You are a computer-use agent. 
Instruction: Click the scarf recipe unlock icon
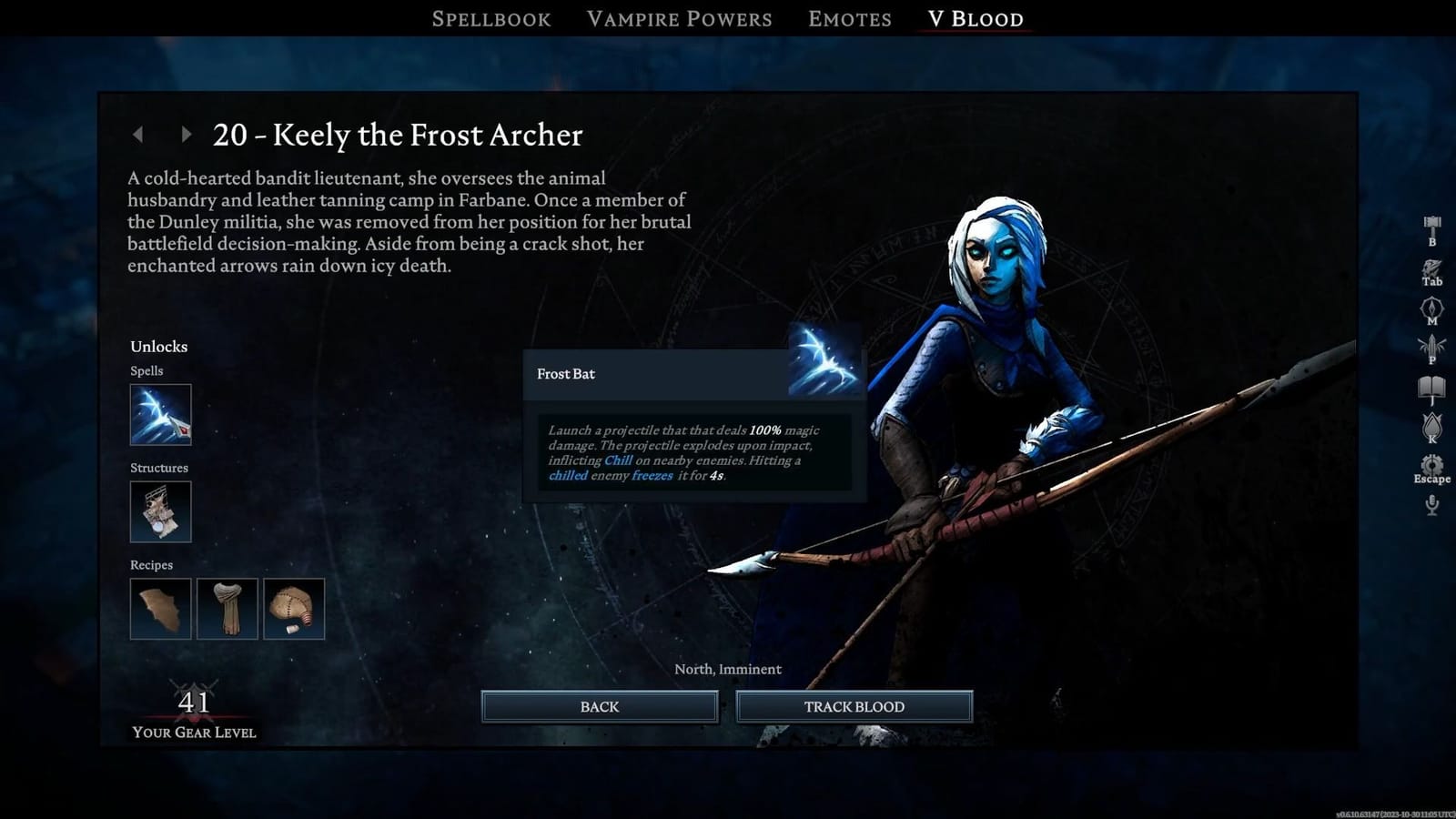(x=227, y=609)
